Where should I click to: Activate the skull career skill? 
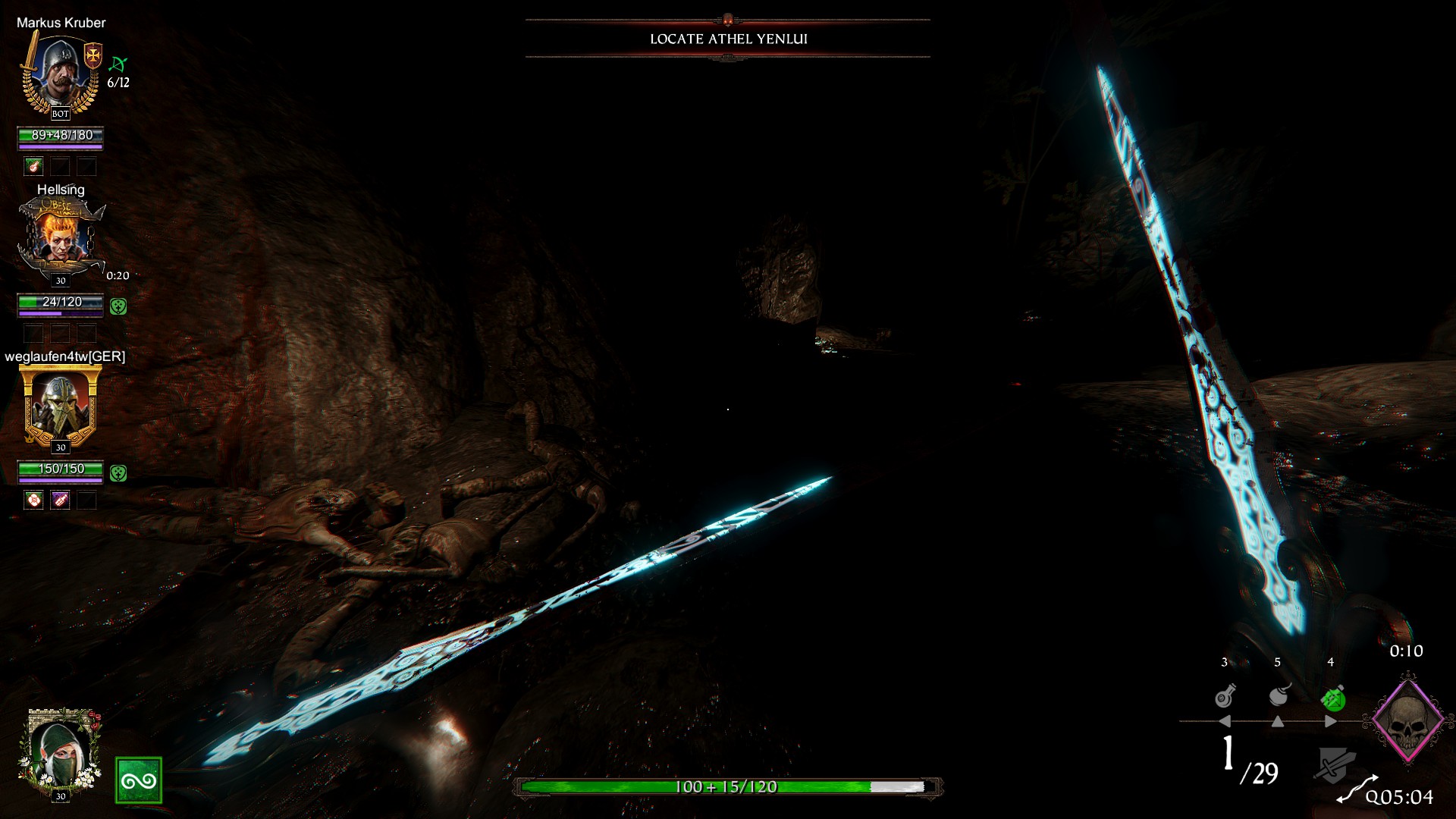(x=1407, y=720)
